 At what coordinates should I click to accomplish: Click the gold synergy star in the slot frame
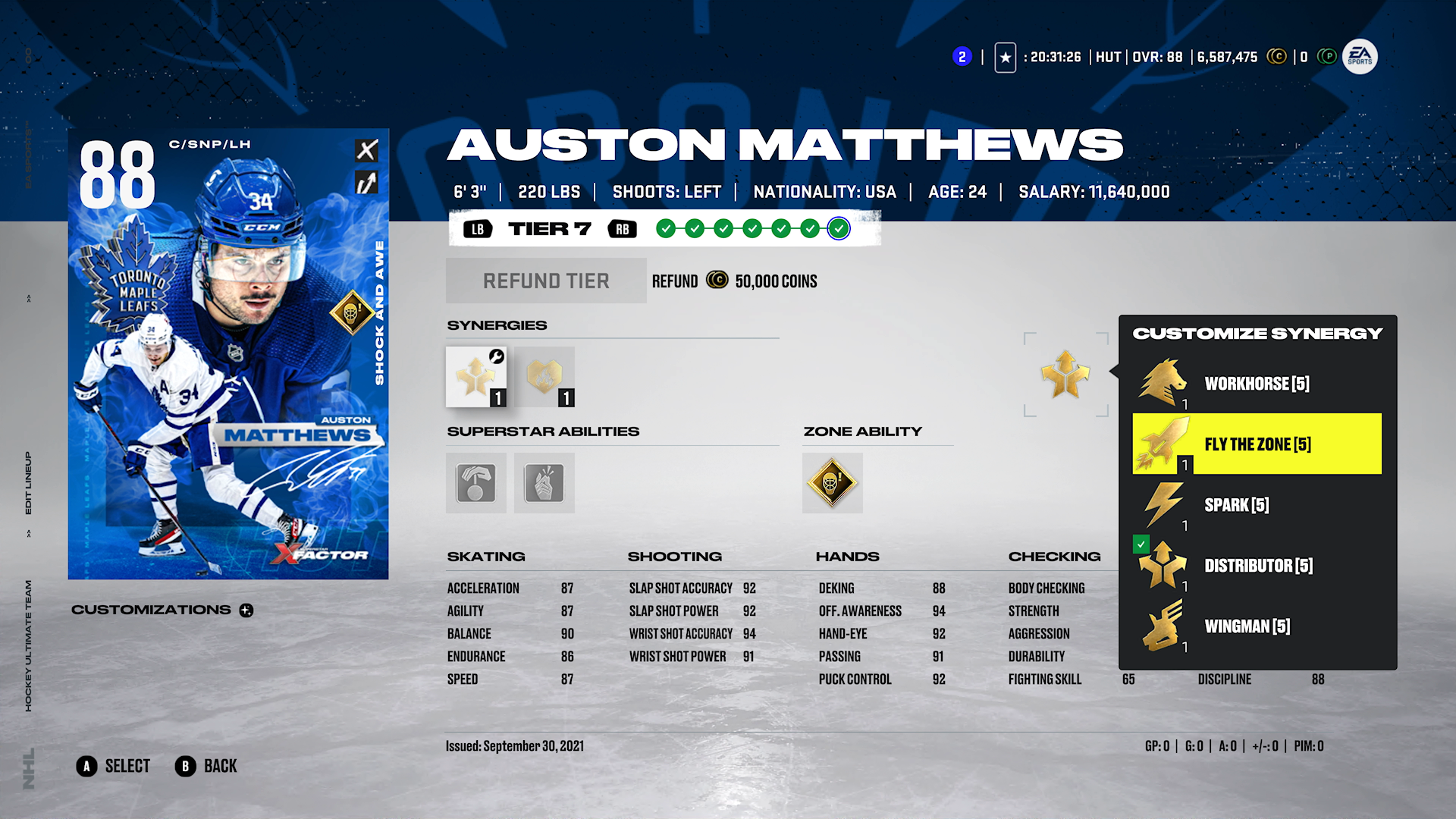(x=1065, y=375)
